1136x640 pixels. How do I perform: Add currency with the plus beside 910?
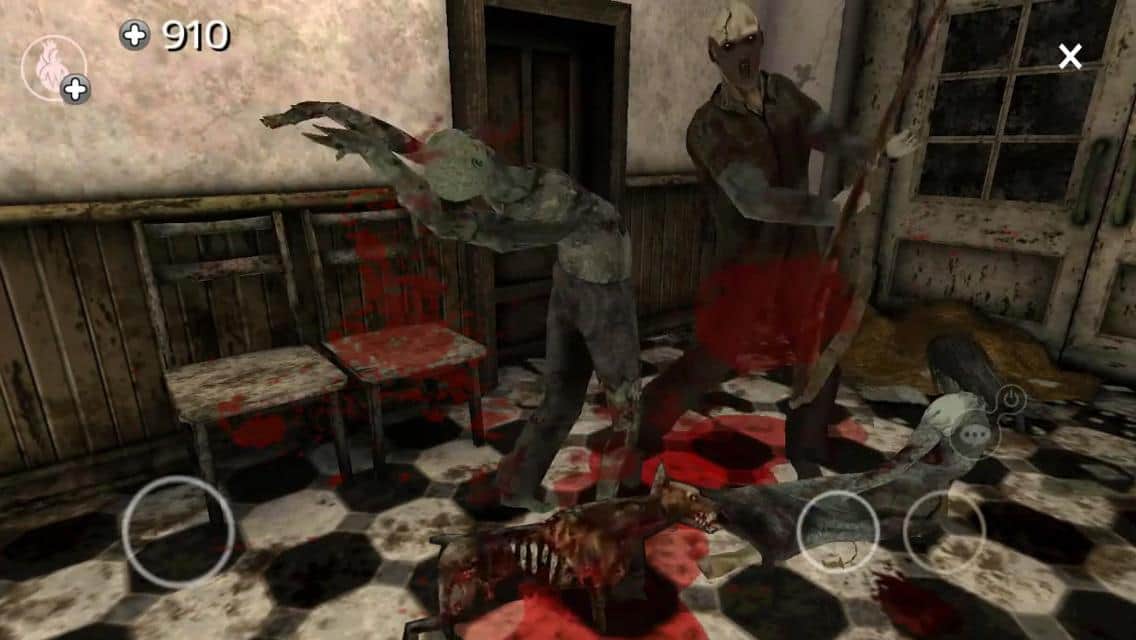click(134, 36)
